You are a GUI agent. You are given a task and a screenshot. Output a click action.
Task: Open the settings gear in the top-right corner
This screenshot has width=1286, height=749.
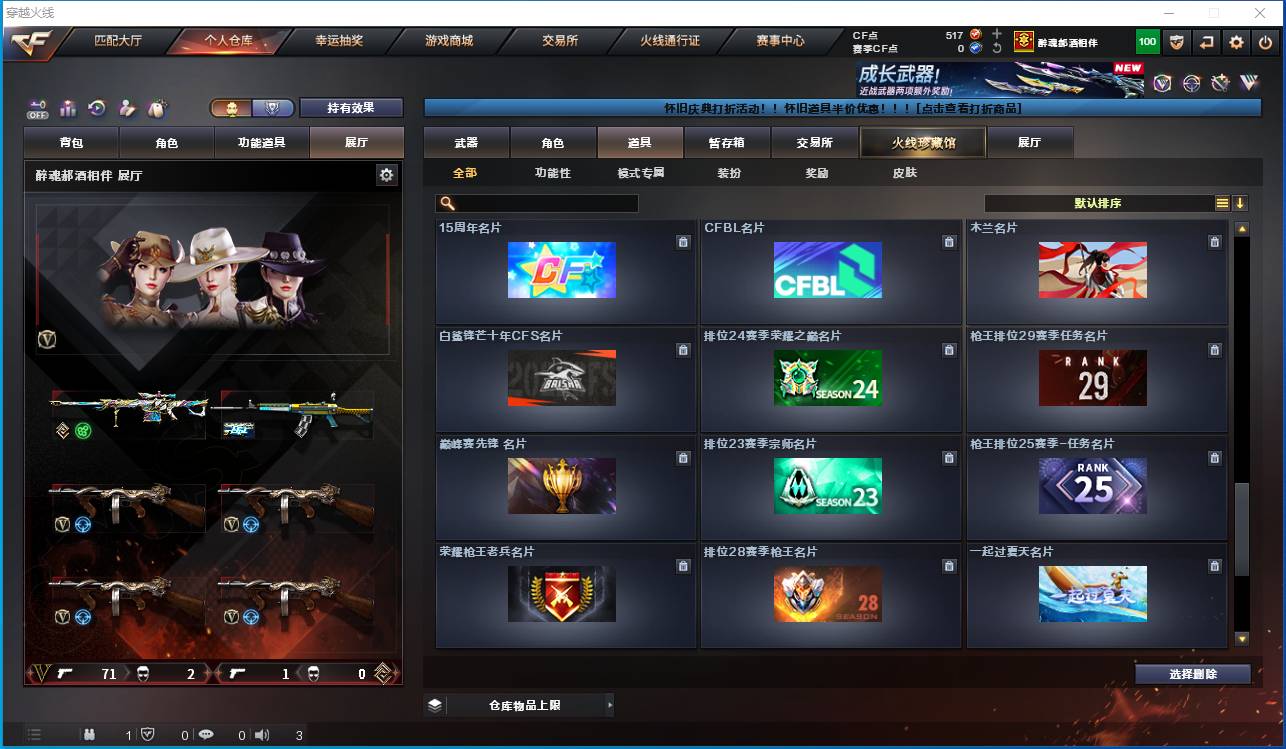(1237, 42)
